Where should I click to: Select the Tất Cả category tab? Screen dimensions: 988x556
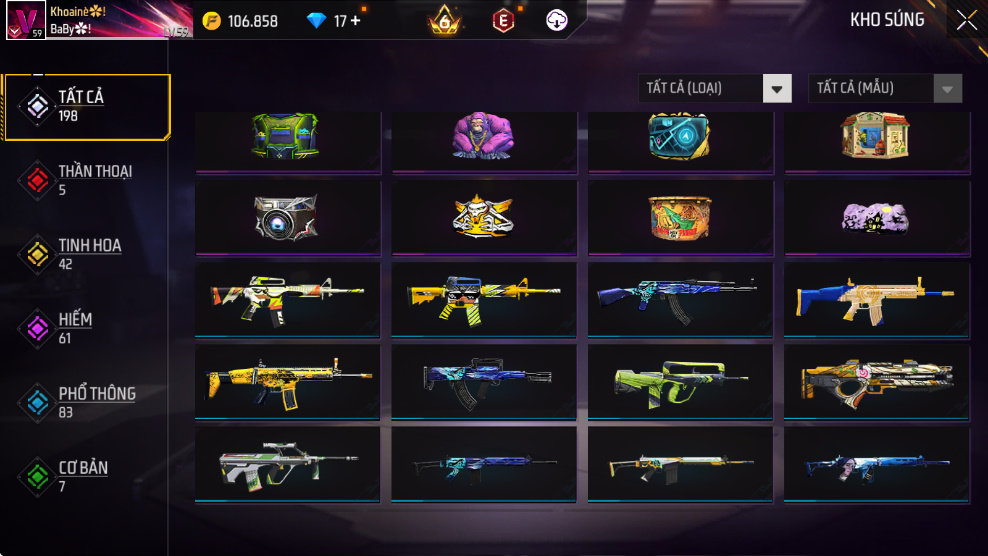[87, 106]
